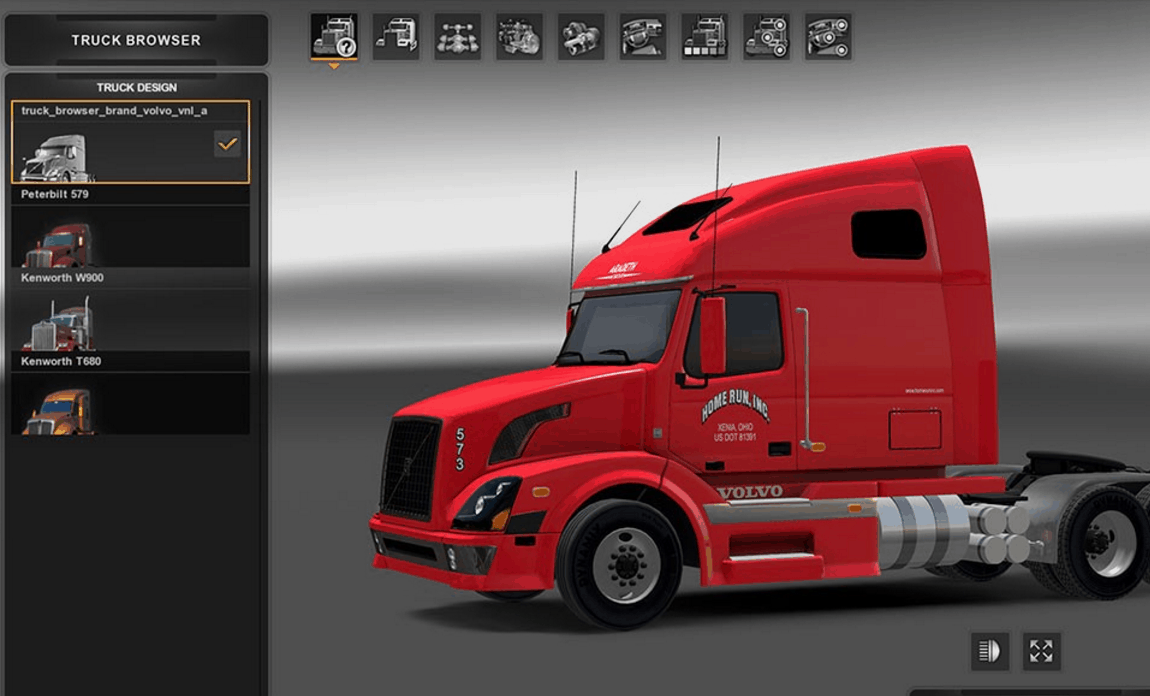Open the cabin configuration tab
The height and width of the screenshot is (696, 1150).
click(396, 37)
